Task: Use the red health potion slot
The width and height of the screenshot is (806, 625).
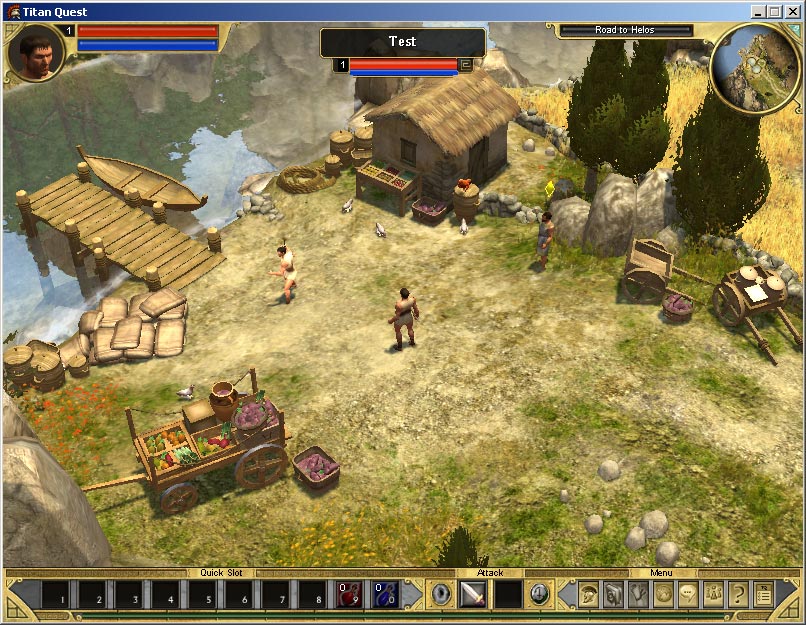Action: tap(349, 594)
